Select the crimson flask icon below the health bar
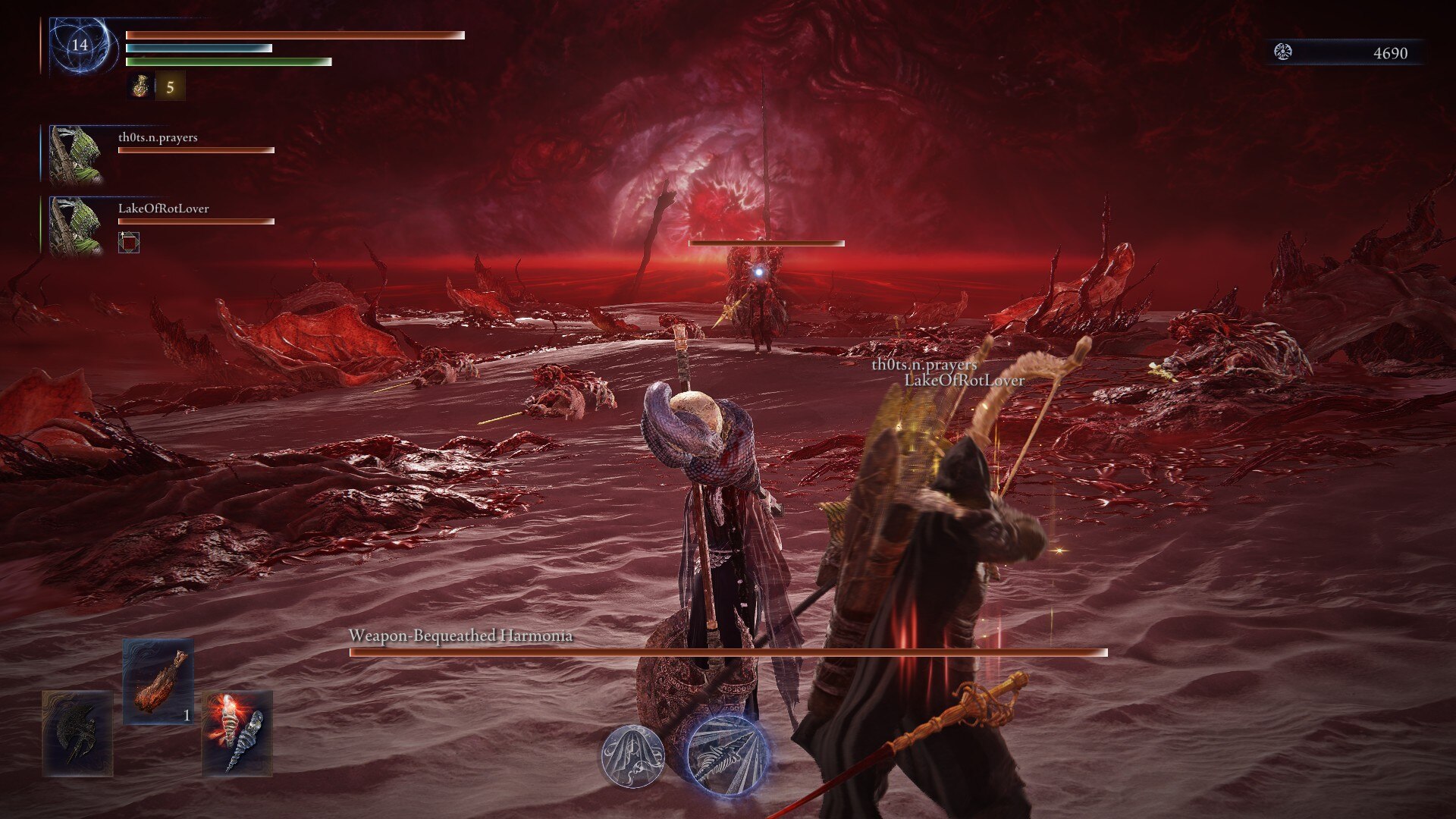Image resolution: width=1456 pixels, height=819 pixels. (x=141, y=85)
